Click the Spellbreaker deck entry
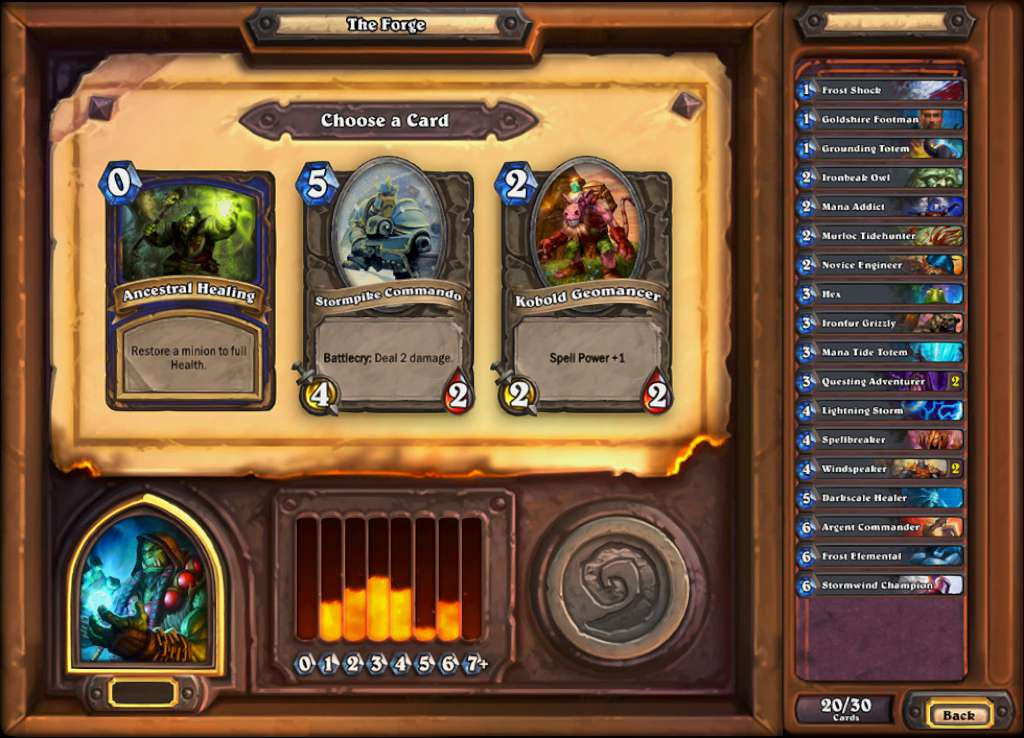Image resolution: width=1024 pixels, height=738 pixels. (880, 439)
